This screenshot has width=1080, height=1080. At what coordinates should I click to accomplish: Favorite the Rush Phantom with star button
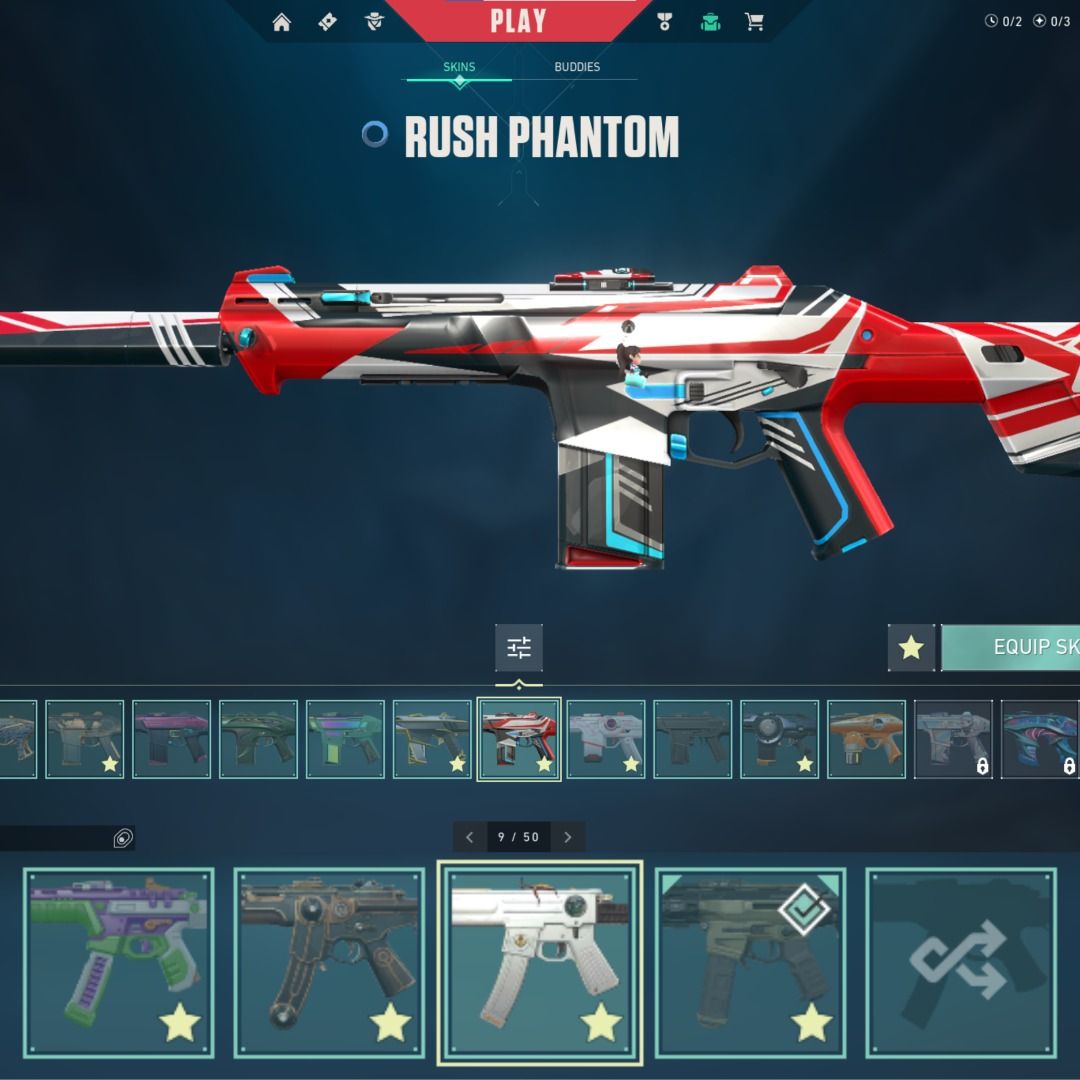[x=911, y=648]
